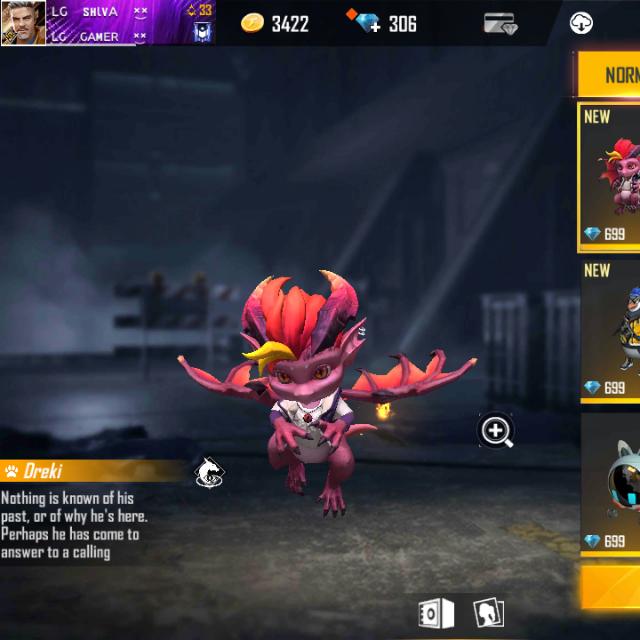Open the vault safe icon
Viewport: 640px width, 640px height.
click(436, 612)
